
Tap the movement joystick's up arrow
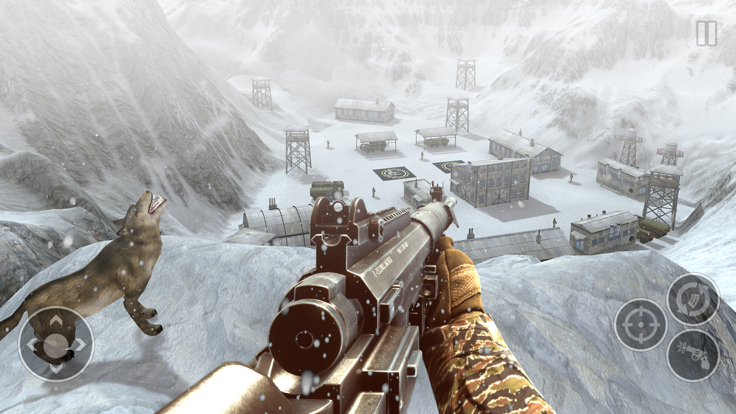pos(56,321)
